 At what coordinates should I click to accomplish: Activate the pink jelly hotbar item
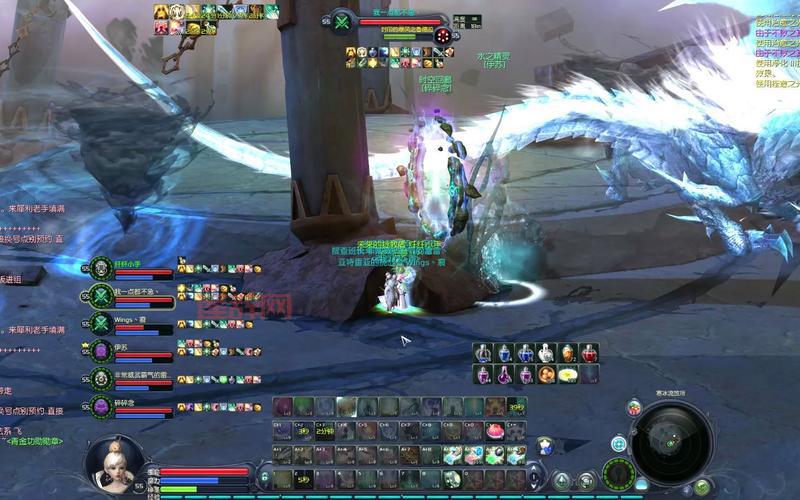coord(495,431)
